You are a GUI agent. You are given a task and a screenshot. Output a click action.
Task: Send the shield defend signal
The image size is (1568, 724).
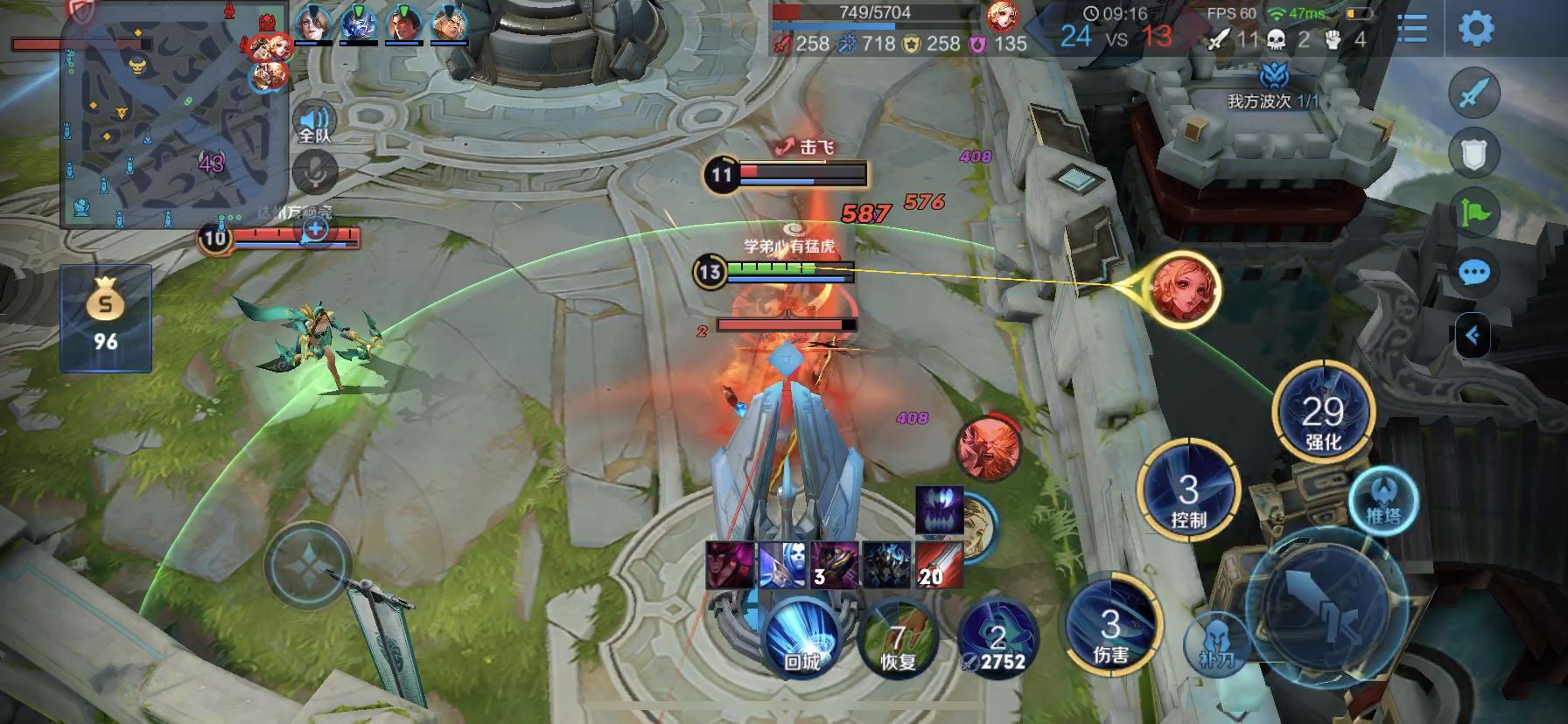(x=1474, y=154)
